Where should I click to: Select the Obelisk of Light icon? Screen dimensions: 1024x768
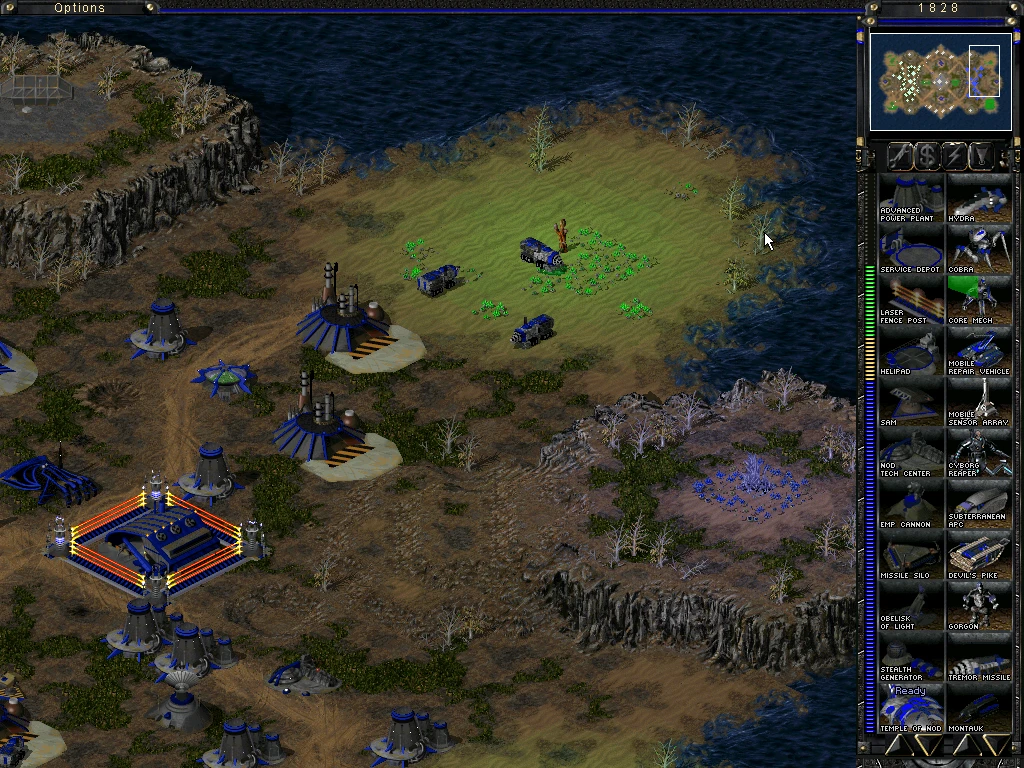(911, 607)
